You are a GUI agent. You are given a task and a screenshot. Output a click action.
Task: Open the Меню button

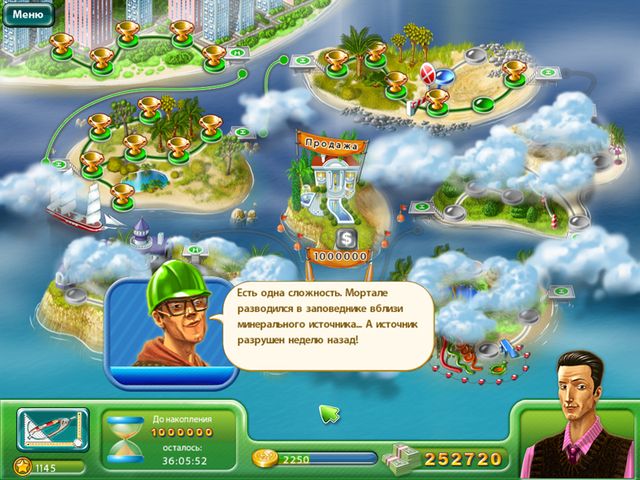pos(27,15)
